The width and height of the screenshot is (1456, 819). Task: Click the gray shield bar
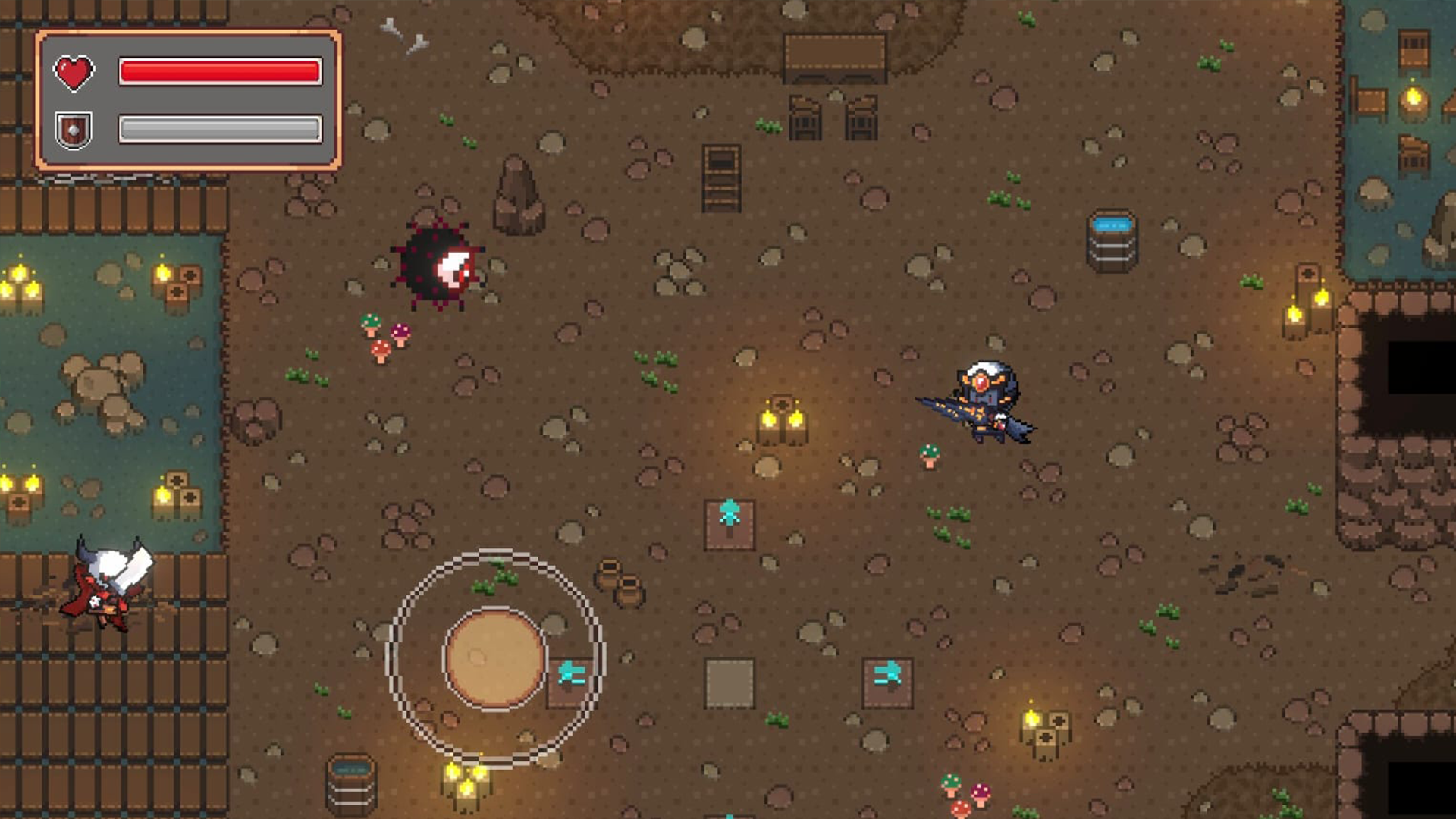click(x=220, y=127)
